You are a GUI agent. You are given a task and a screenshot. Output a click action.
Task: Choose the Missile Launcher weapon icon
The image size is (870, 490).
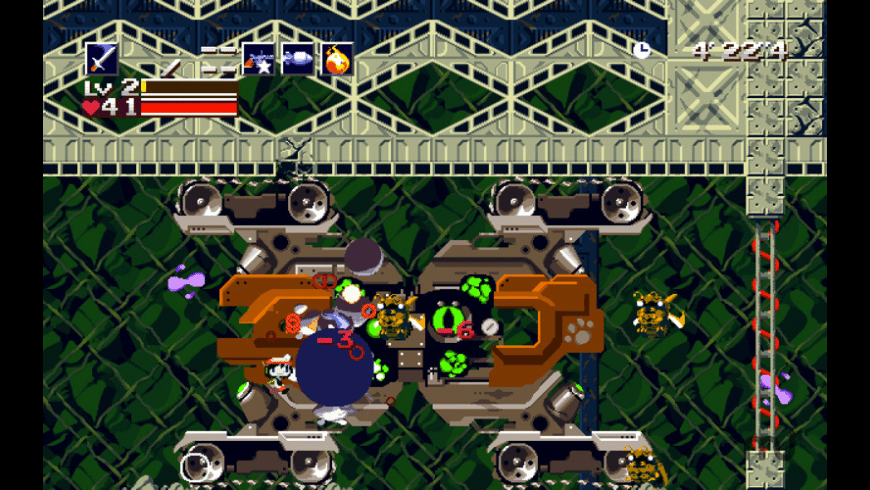[x=298, y=59]
